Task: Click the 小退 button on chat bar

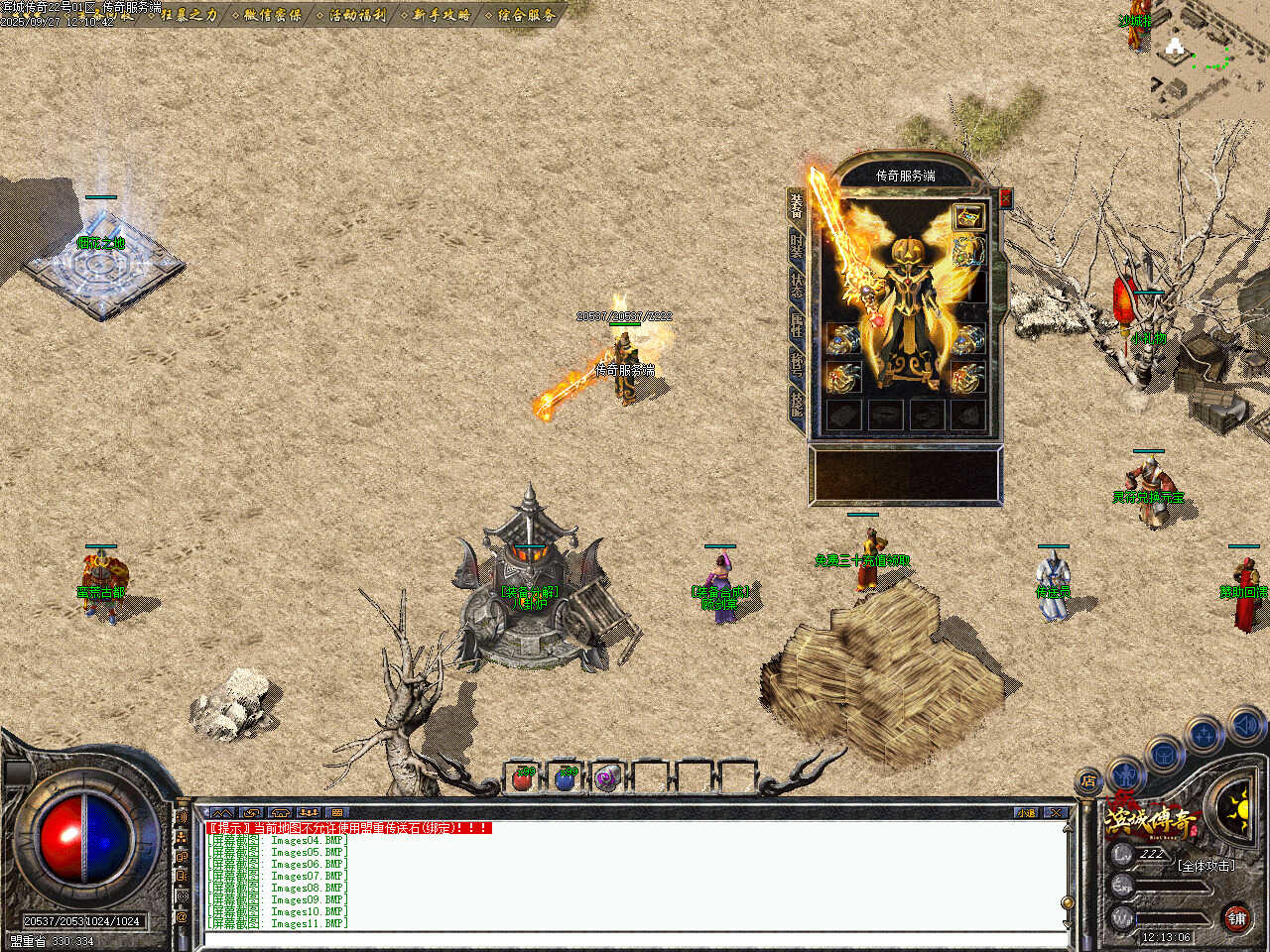Action: tap(1026, 812)
